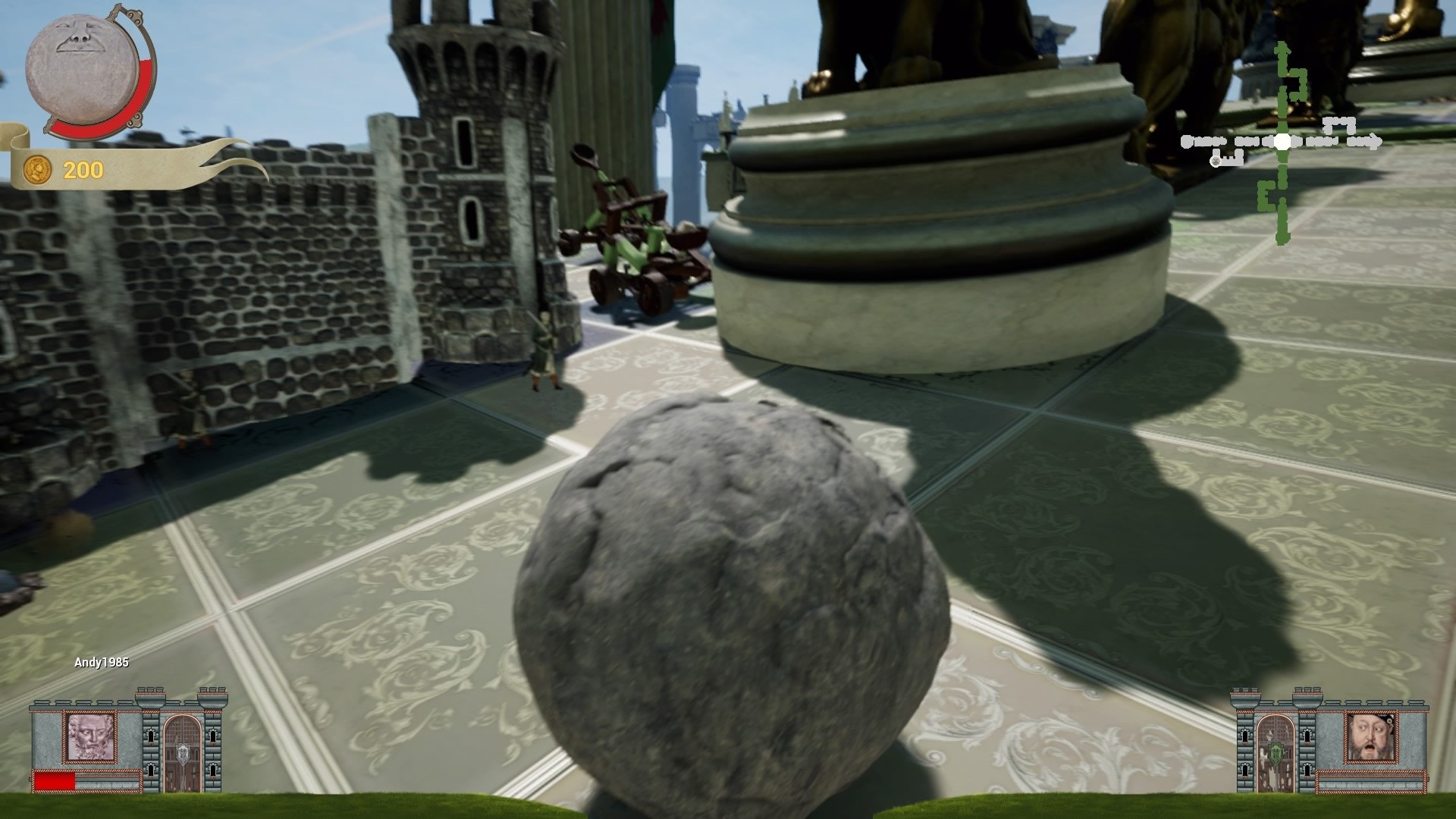Click the marble statue portrait in left castle HUD
Screen dimensions: 1456x819
coord(89,737)
